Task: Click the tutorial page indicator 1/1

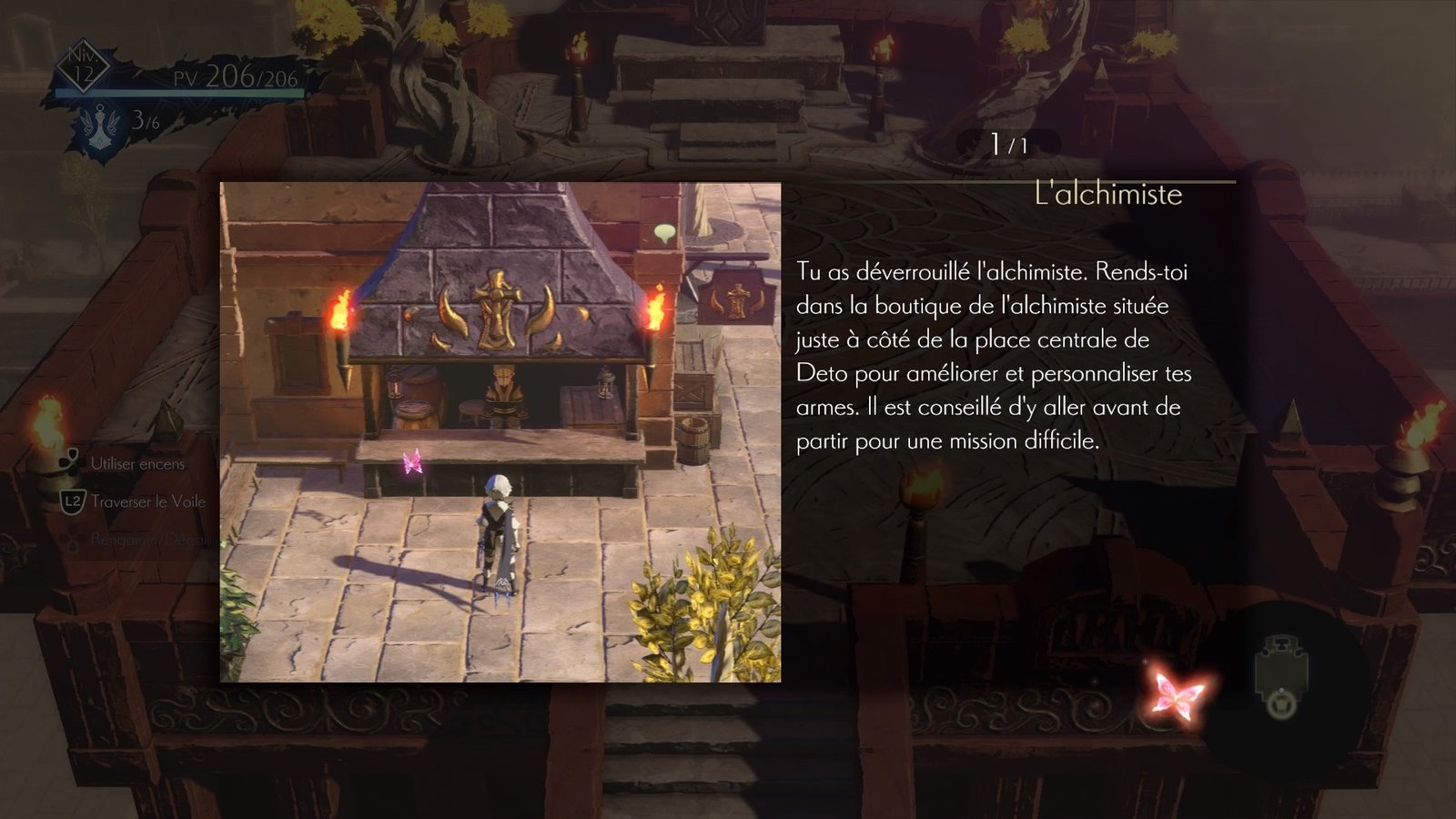Action: tap(1008, 144)
